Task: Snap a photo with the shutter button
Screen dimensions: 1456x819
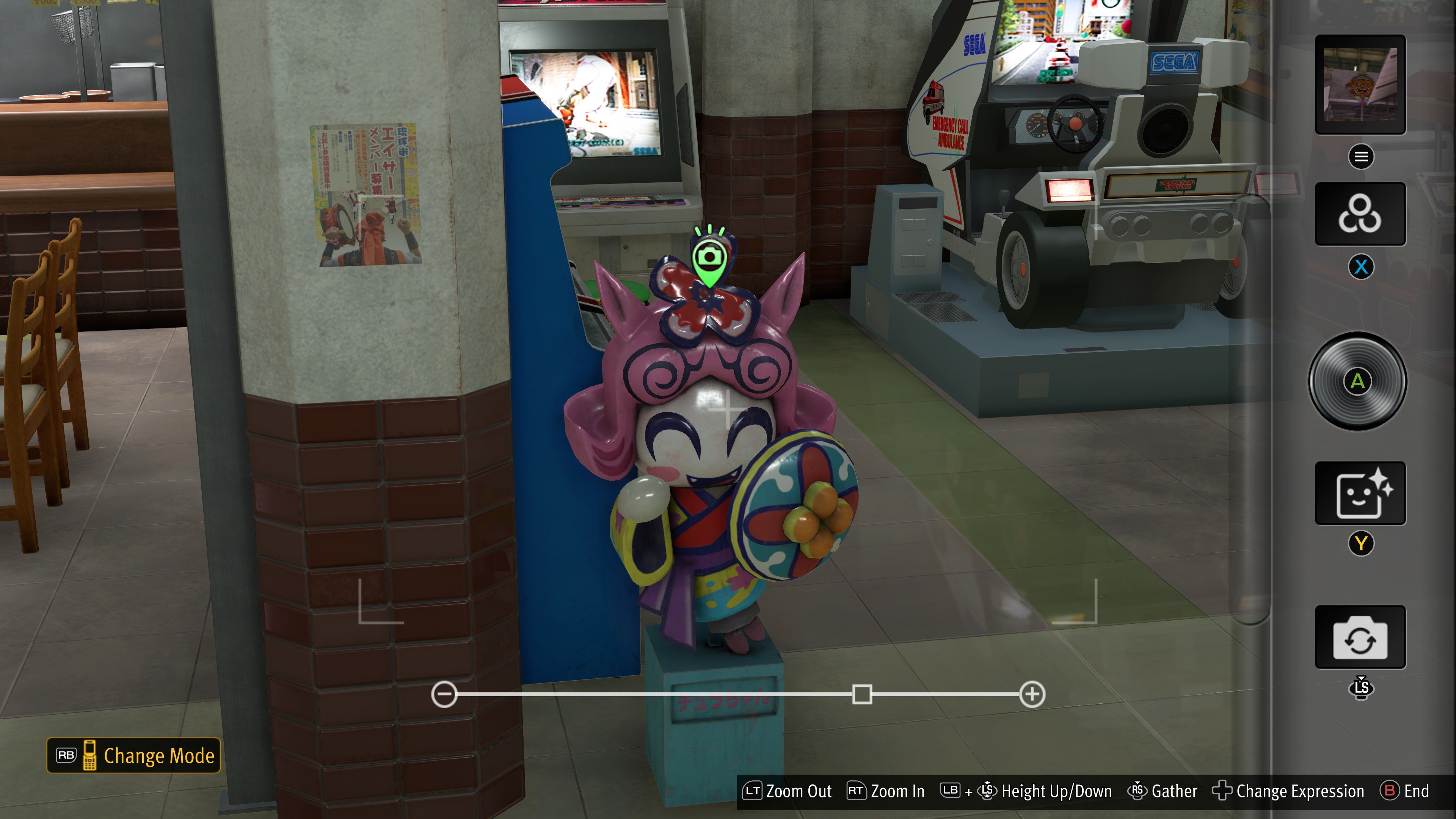Action: (1358, 381)
